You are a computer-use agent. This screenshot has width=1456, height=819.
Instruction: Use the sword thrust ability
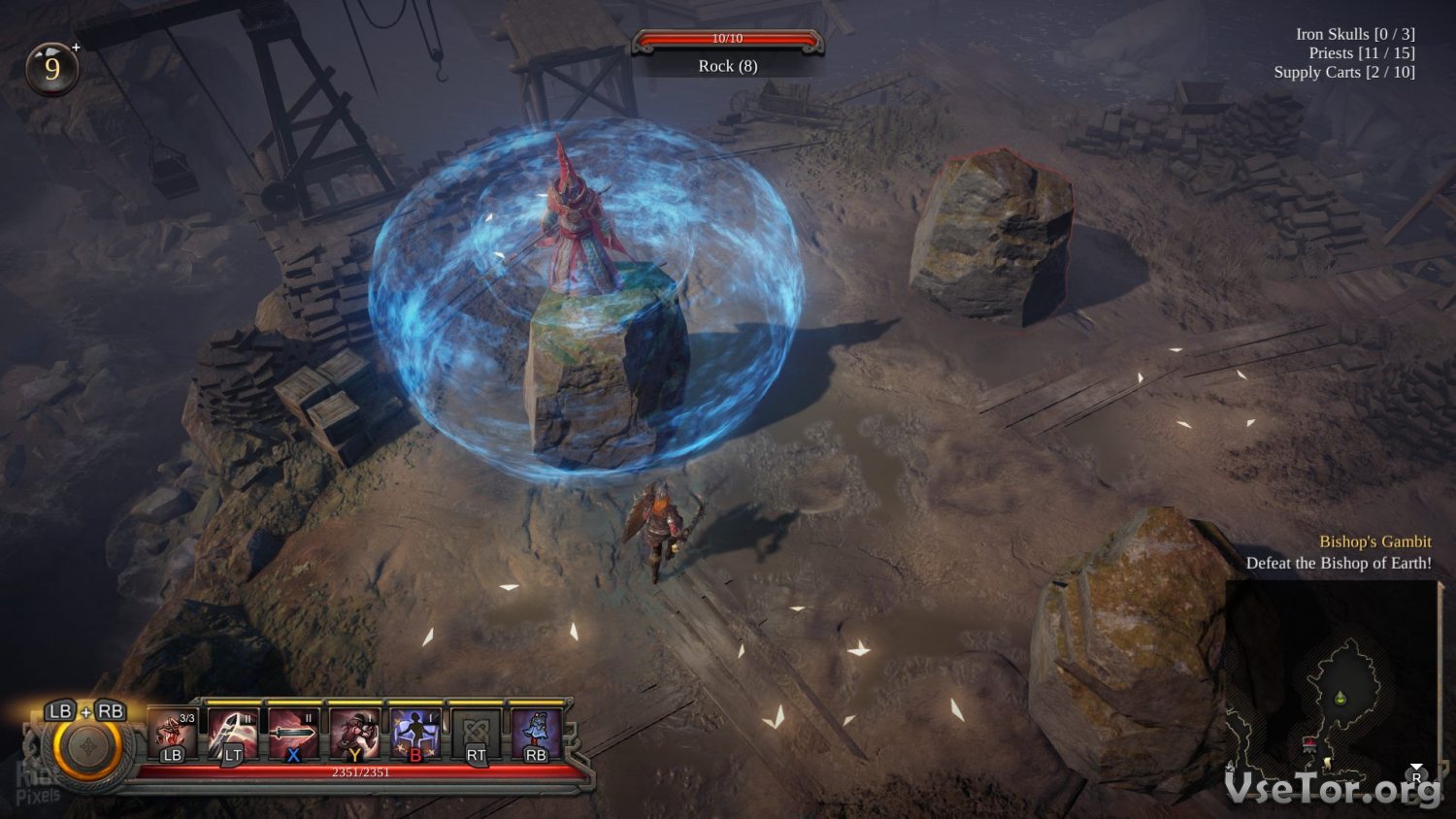pos(293,735)
